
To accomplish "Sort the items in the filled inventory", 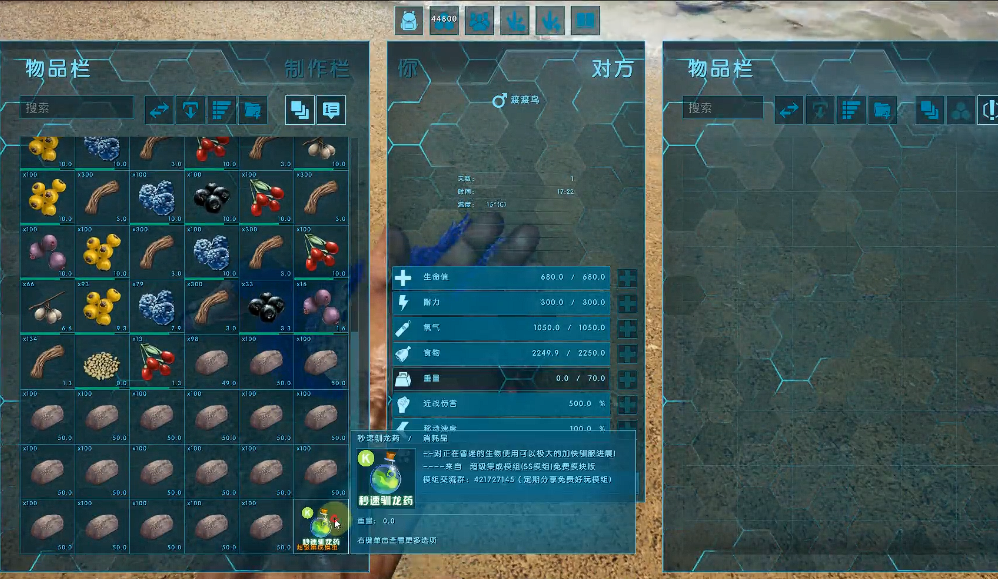I will coord(221,109).
